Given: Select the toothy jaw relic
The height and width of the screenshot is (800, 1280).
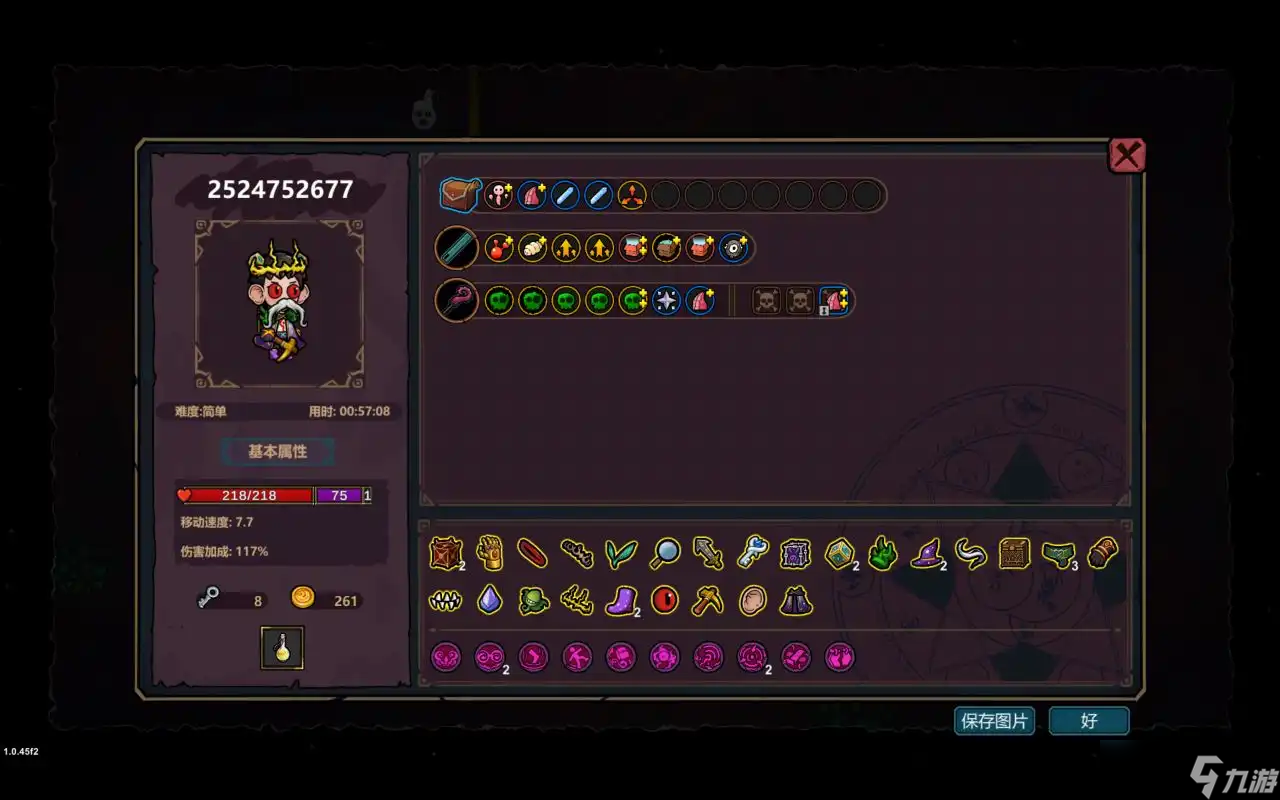Looking at the screenshot, I should (x=445, y=600).
